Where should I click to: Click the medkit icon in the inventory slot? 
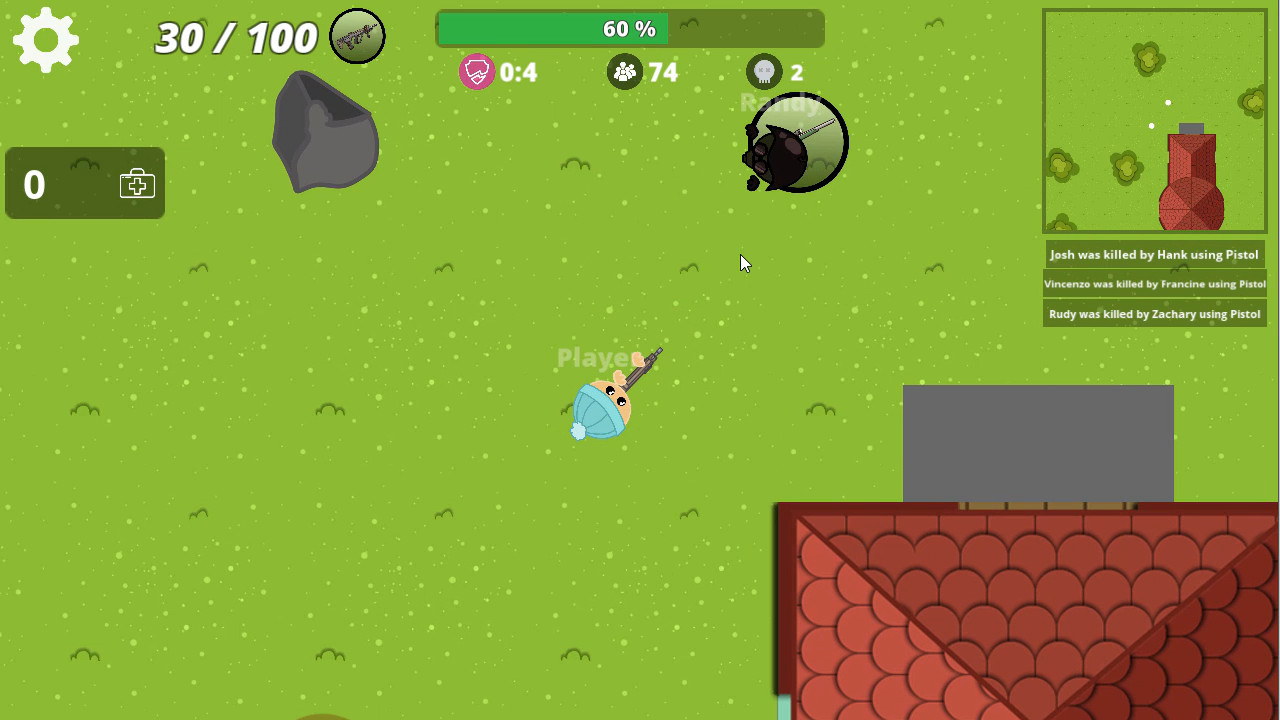coord(136,183)
